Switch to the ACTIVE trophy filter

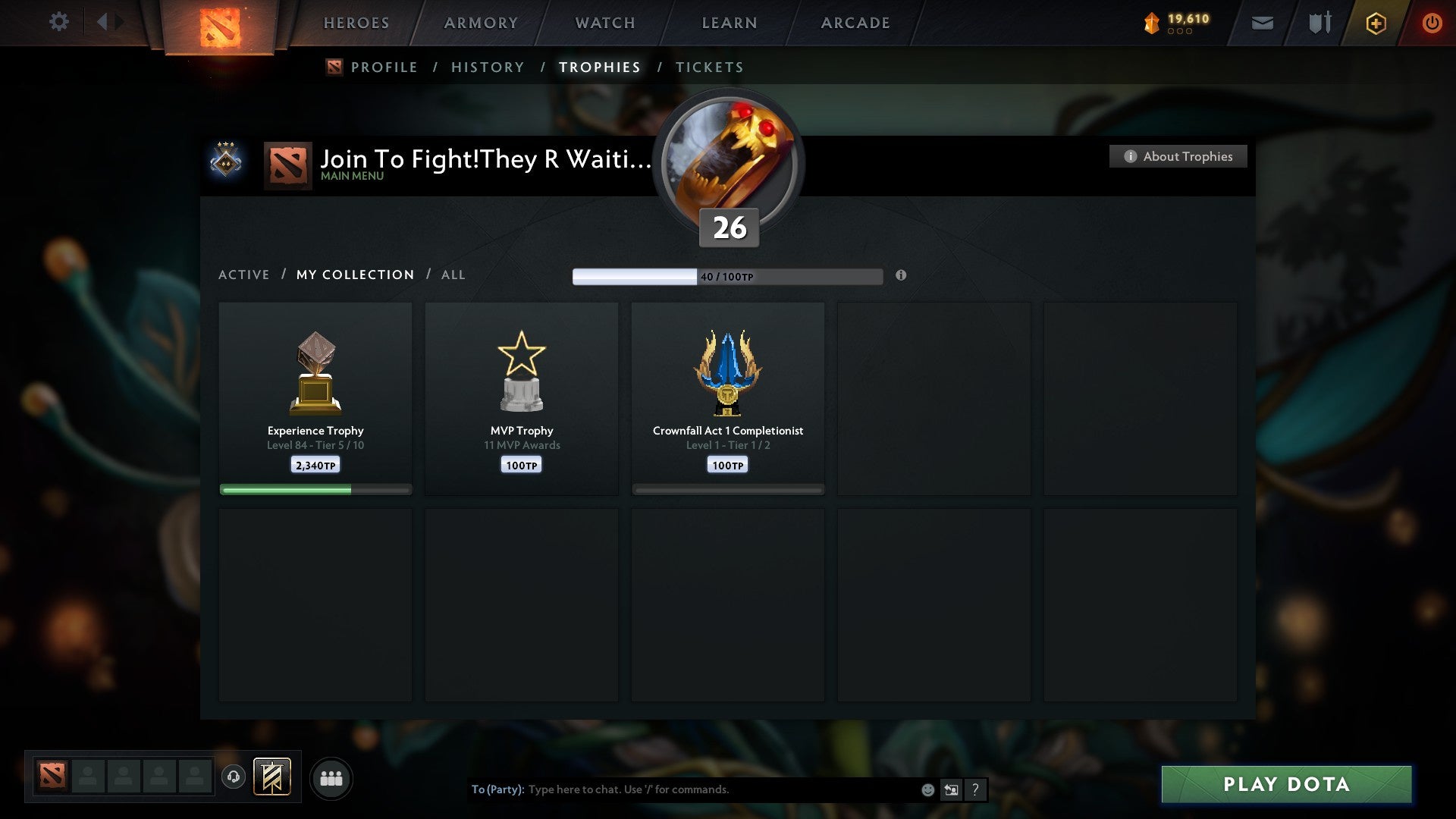coord(244,275)
